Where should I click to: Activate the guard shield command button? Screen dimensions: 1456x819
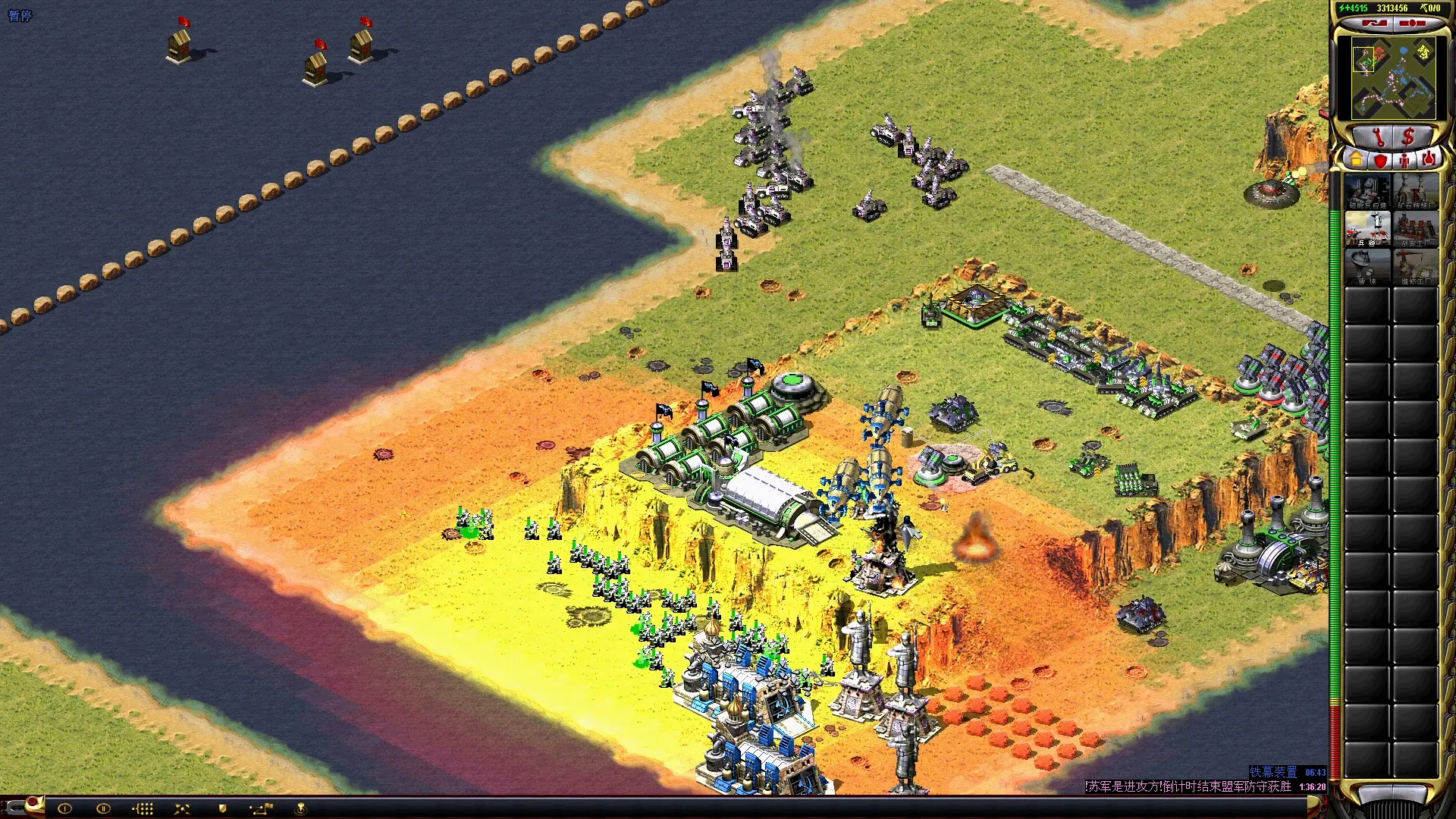[222, 808]
